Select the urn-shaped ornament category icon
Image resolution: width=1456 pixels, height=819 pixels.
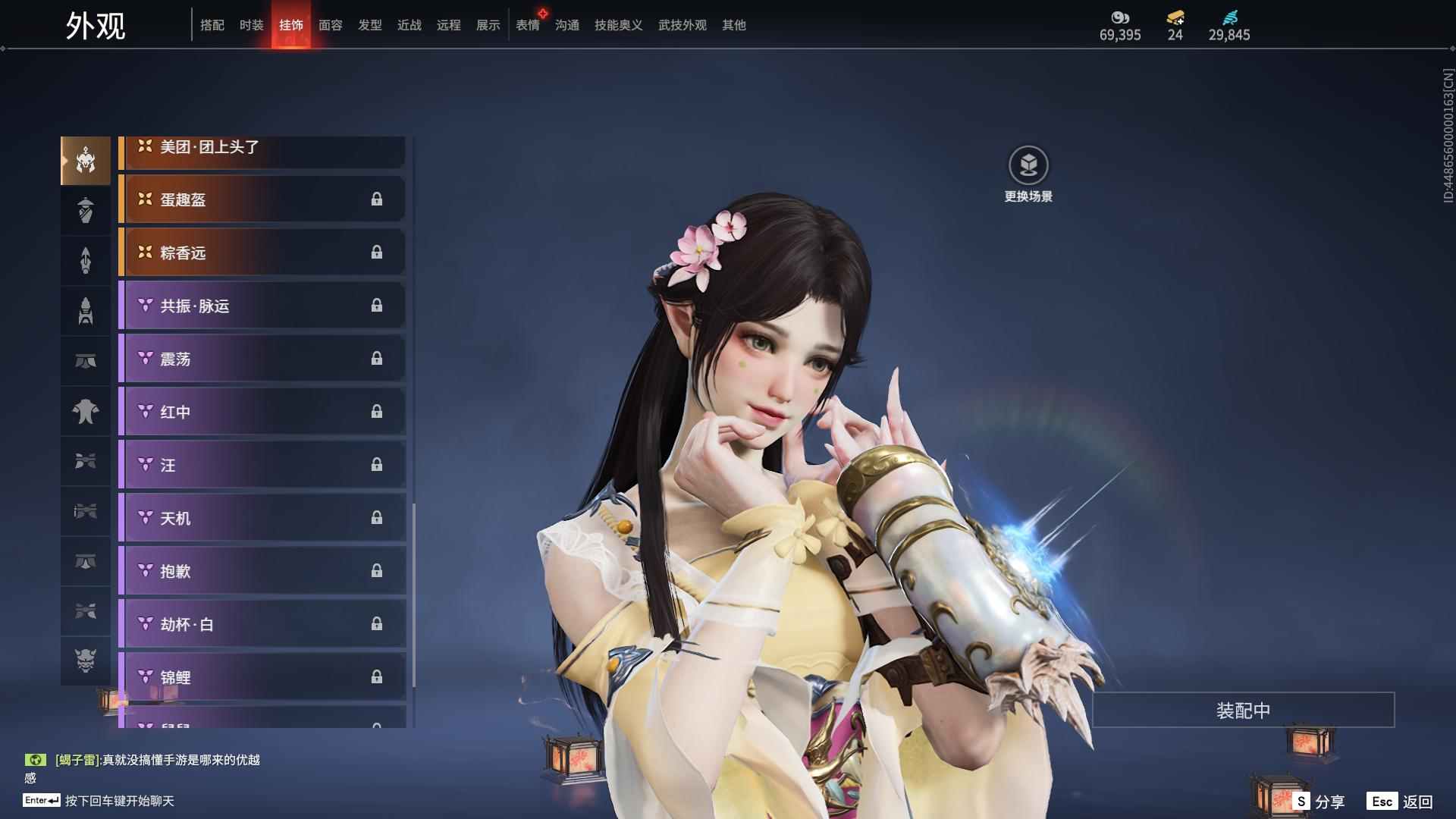click(85, 210)
